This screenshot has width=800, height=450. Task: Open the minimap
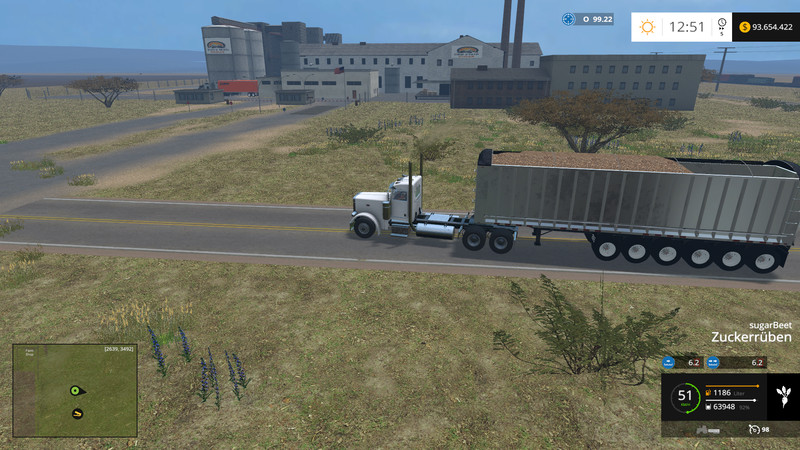pyautogui.click(x=75, y=390)
